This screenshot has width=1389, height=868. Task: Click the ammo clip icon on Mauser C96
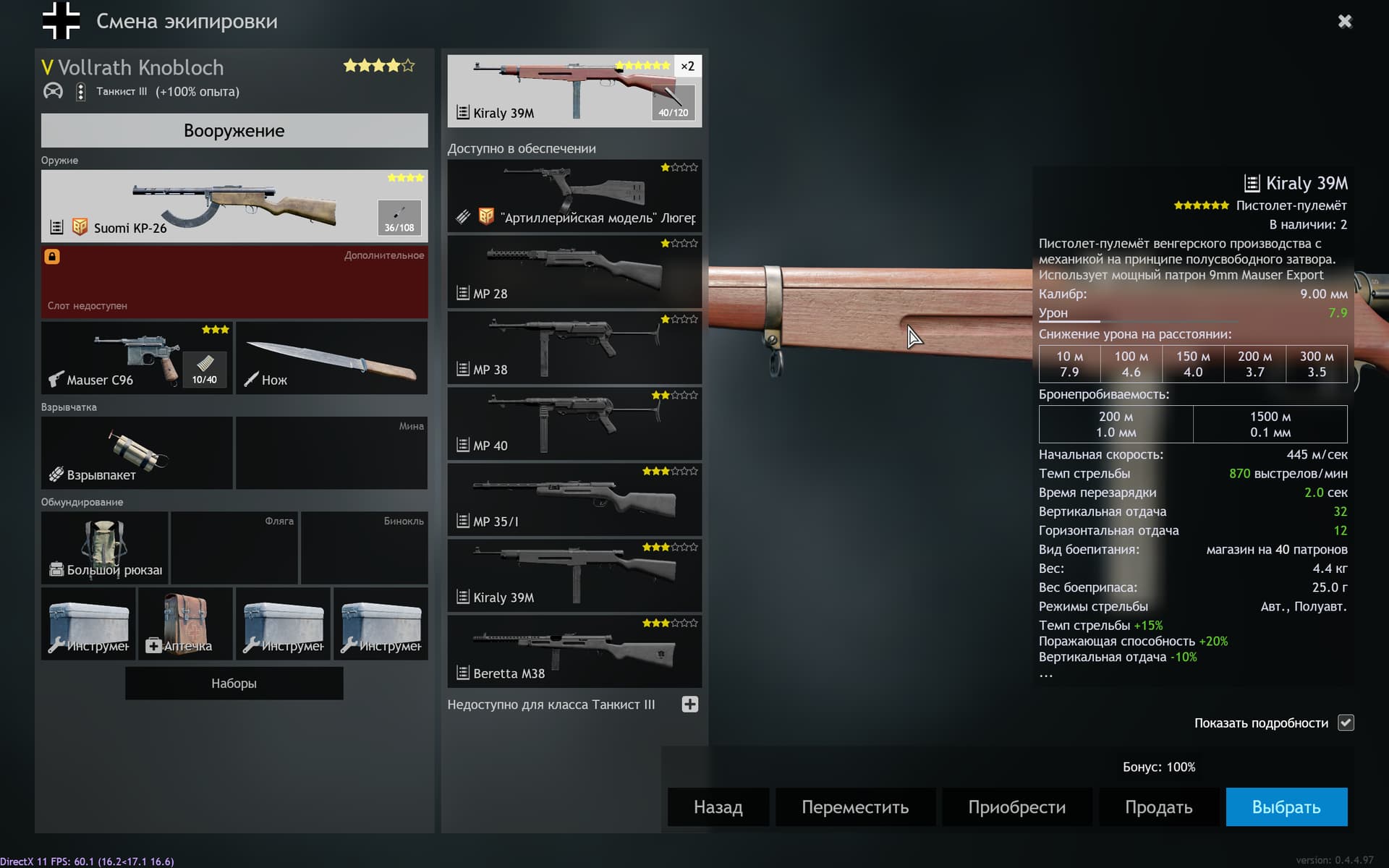pos(205,369)
